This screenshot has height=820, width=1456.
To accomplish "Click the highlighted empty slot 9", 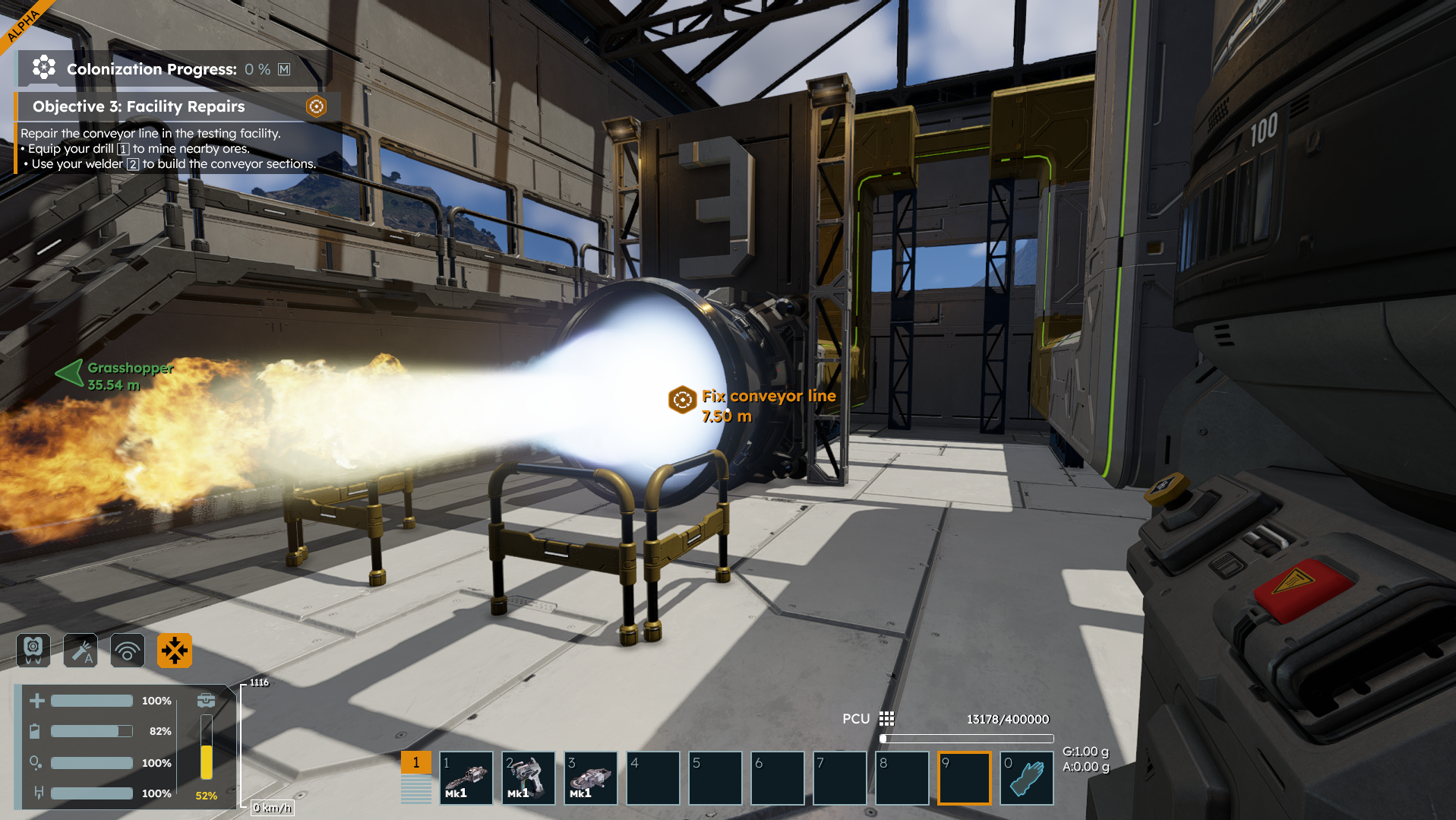I will pos(964,777).
